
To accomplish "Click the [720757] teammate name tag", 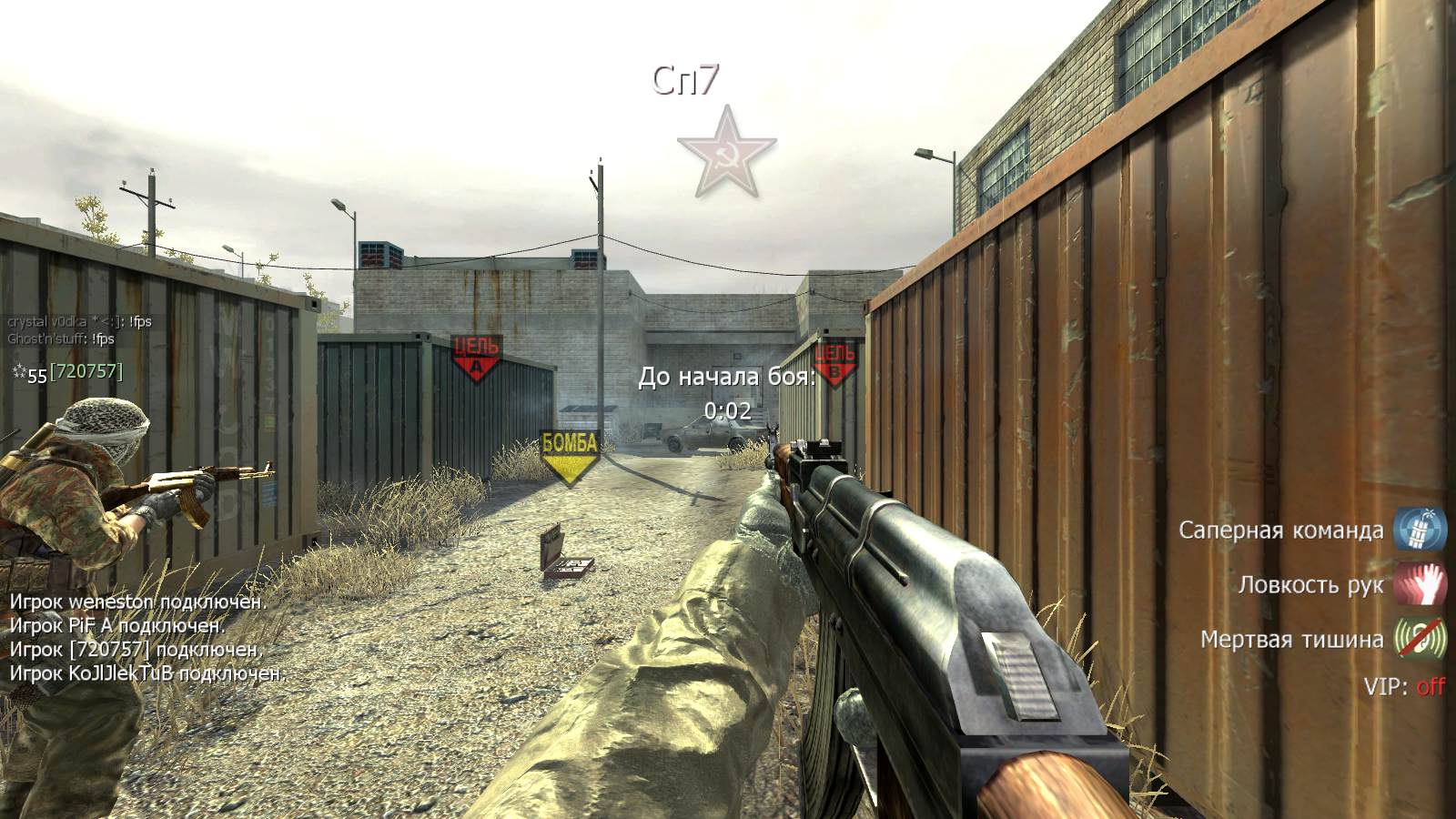I will pyautogui.click(x=86, y=371).
